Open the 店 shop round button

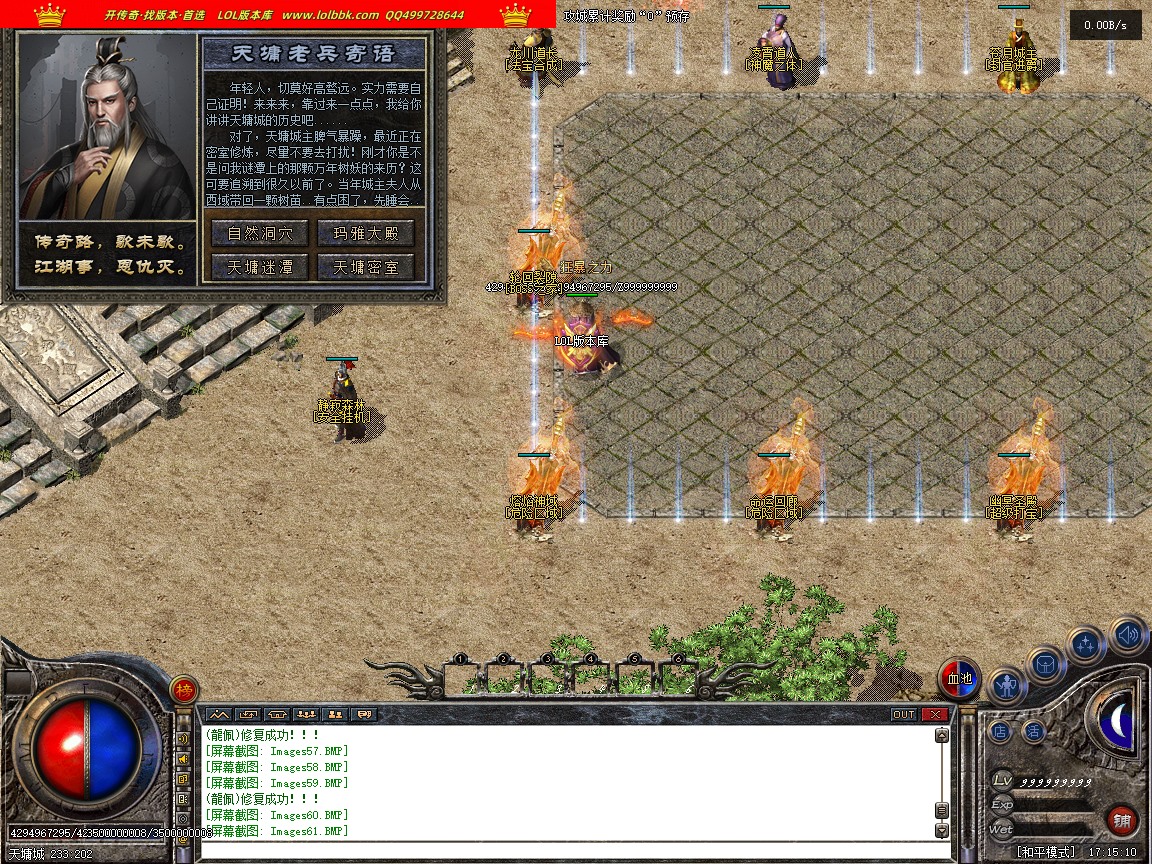1000,732
